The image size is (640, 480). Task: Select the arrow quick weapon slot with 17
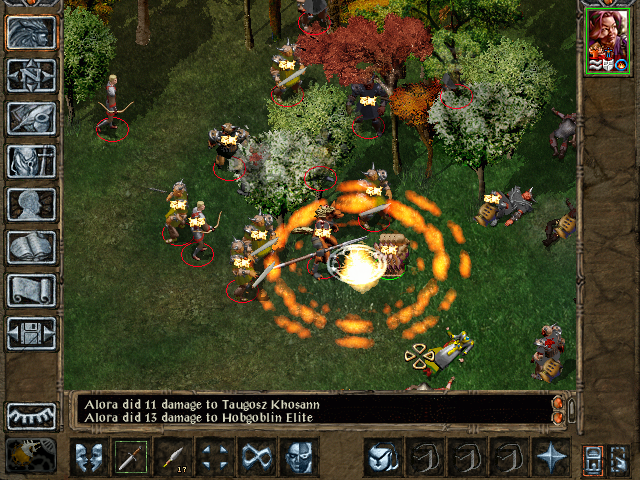pos(173,457)
